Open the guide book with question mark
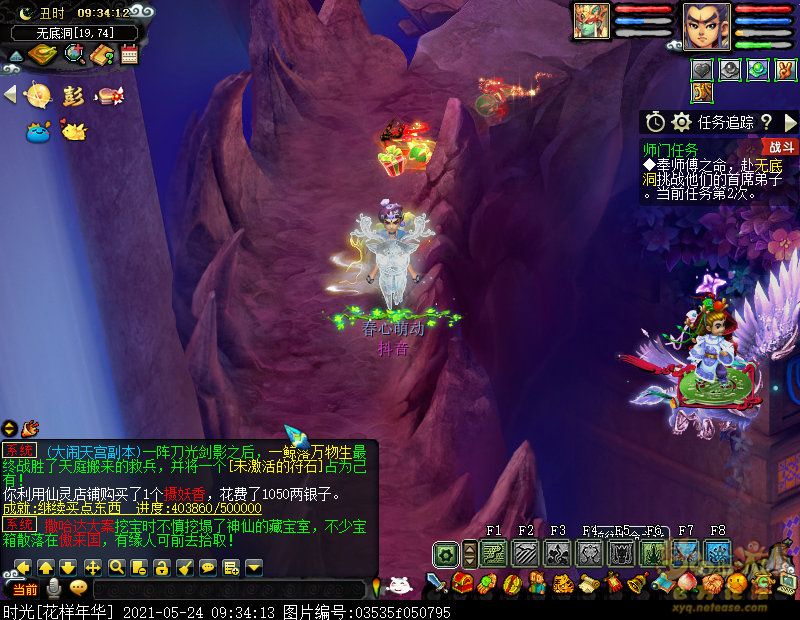This screenshot has height=620, width=800. coord(101,55)
